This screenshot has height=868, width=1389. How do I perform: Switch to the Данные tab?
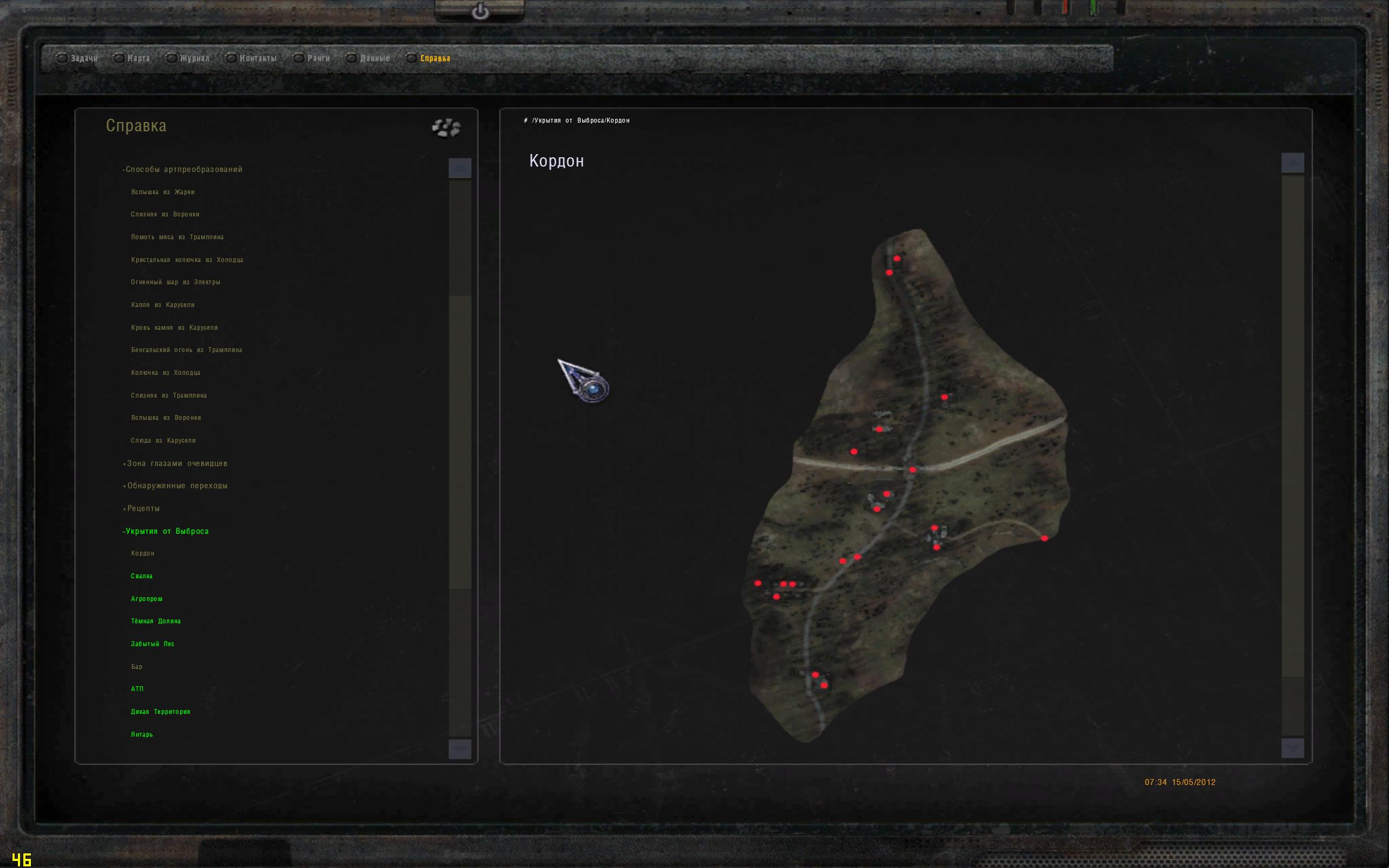(374, 59)
